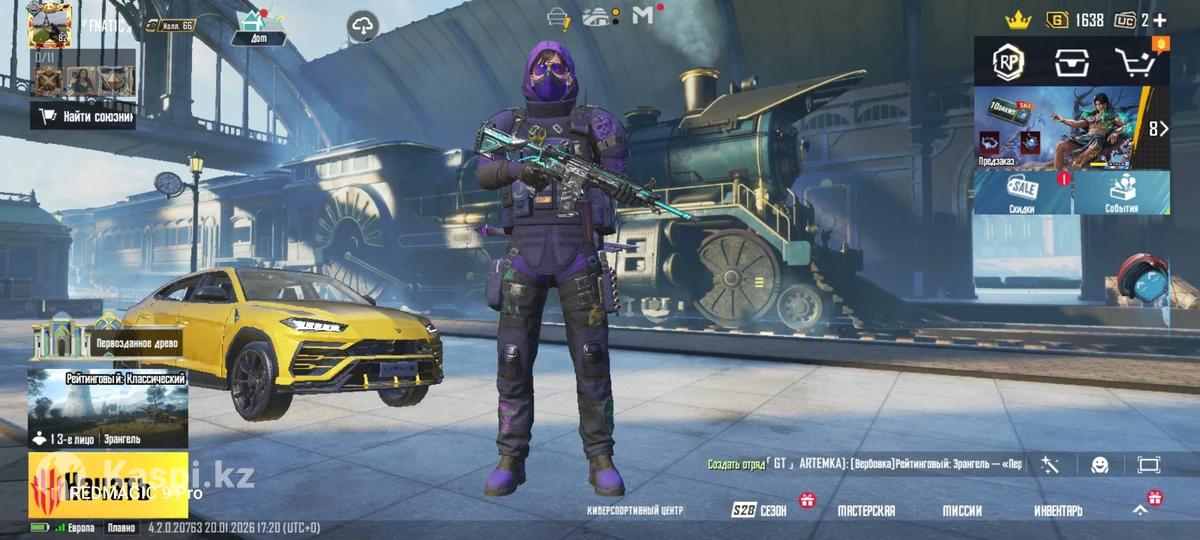Open the shopping cart store

[x=1136, y=63]
